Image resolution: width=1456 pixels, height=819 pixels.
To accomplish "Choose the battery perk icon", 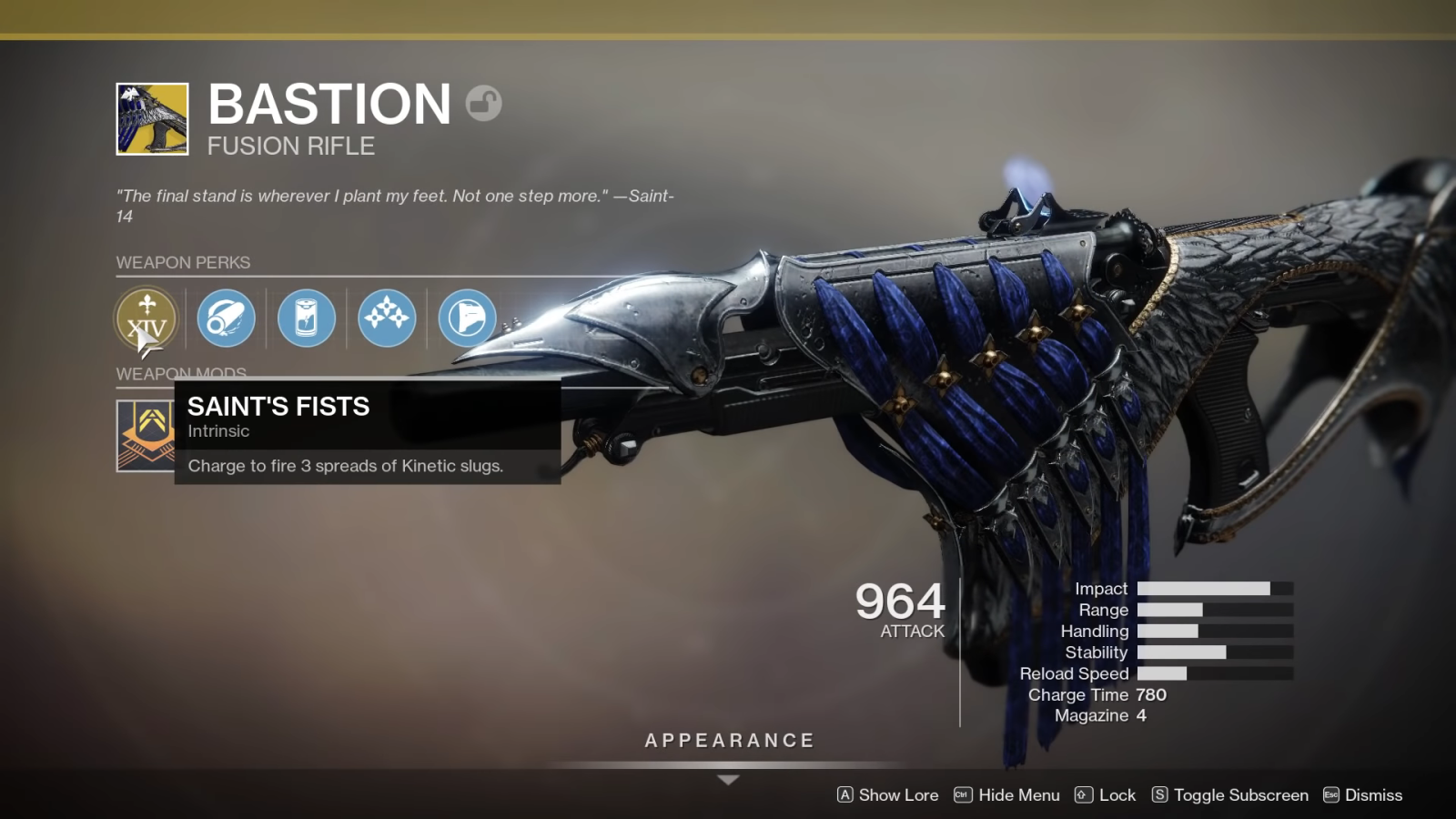I will click(x=307, y=318).
